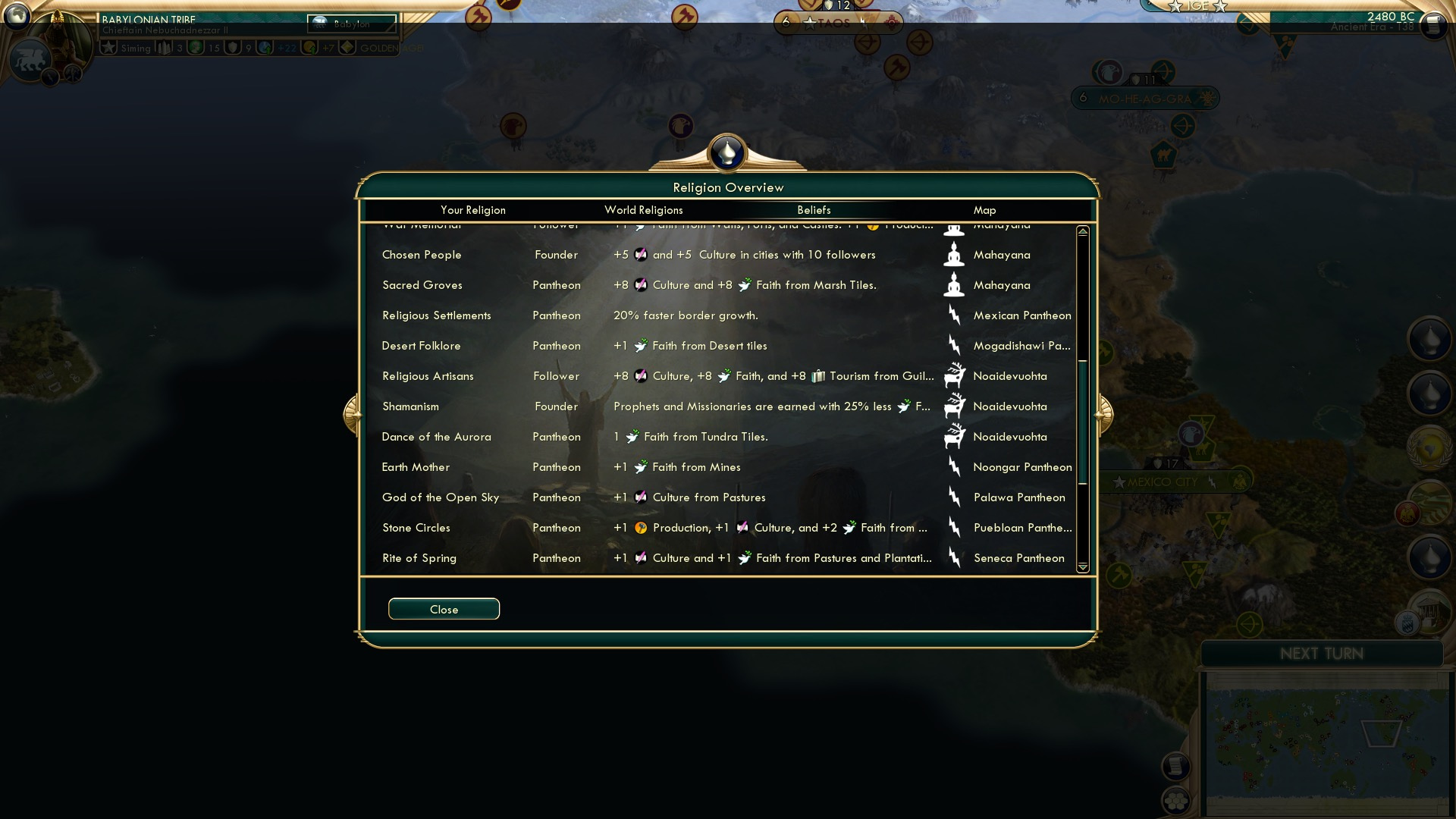Click the scroll-down arrow on the beliefs list
The width and height of the screenshot is (1456, 819).
point(1084,566)
